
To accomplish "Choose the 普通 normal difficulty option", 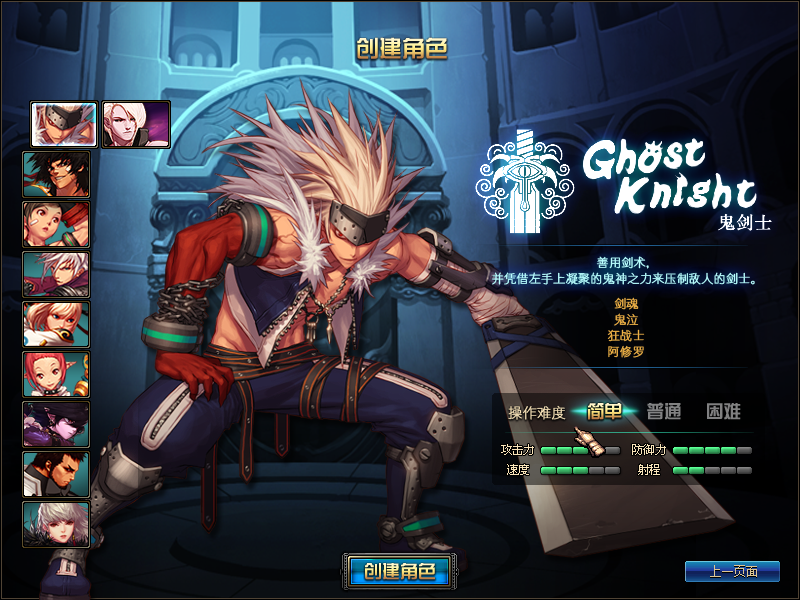I will [x=664, y=411].
